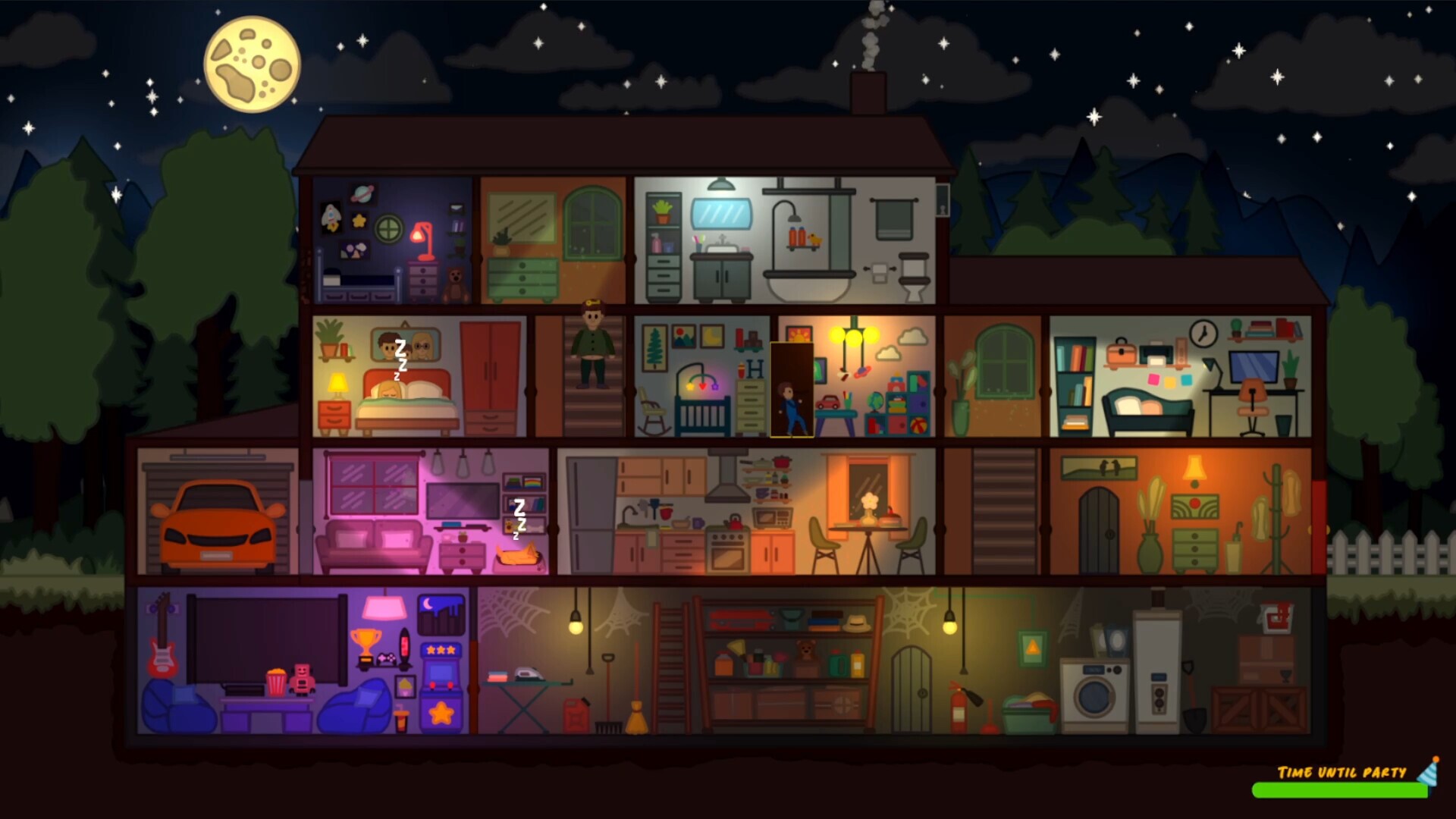
Task: Toggle the nursery ceiling lamp off
Action: point(853,335)
